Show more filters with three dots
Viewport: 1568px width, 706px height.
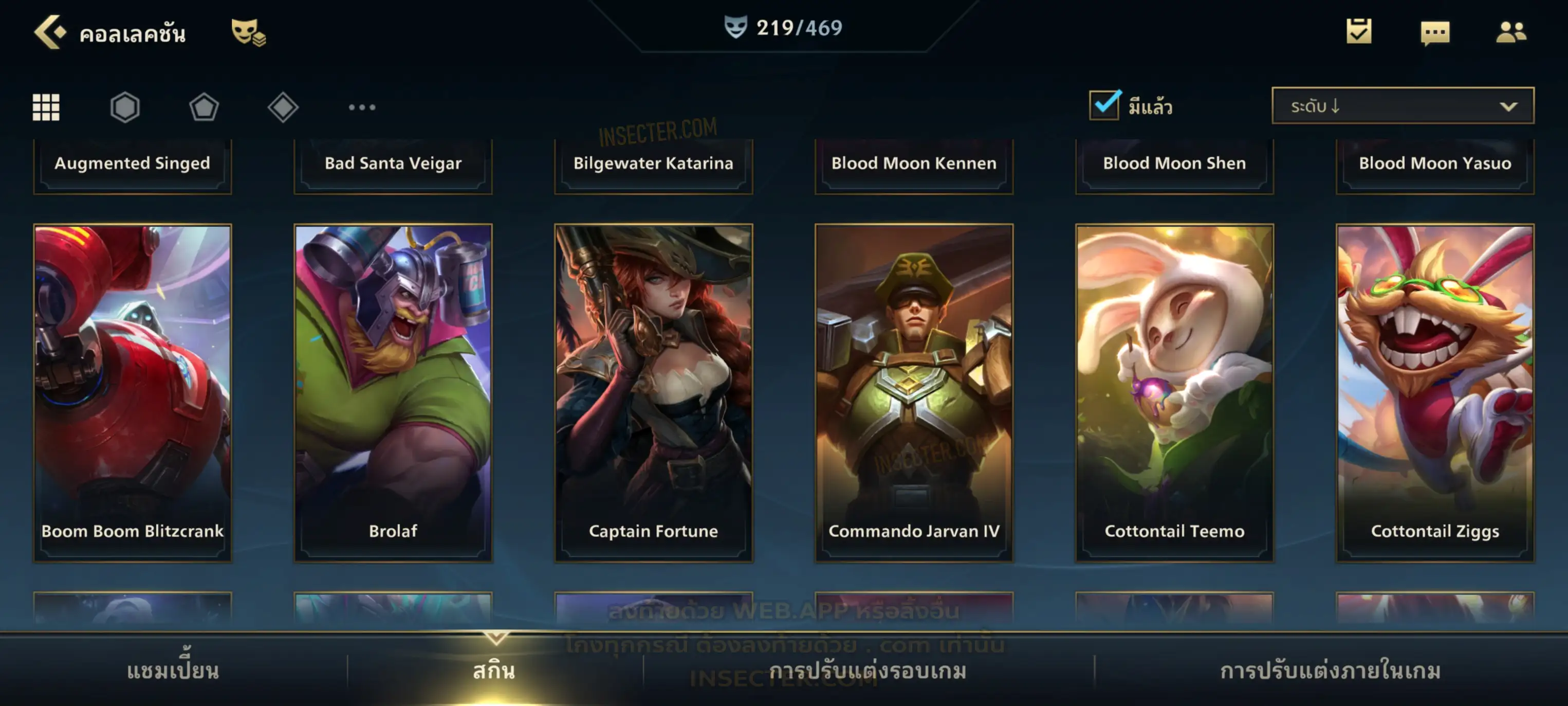[x=362, y=107]
